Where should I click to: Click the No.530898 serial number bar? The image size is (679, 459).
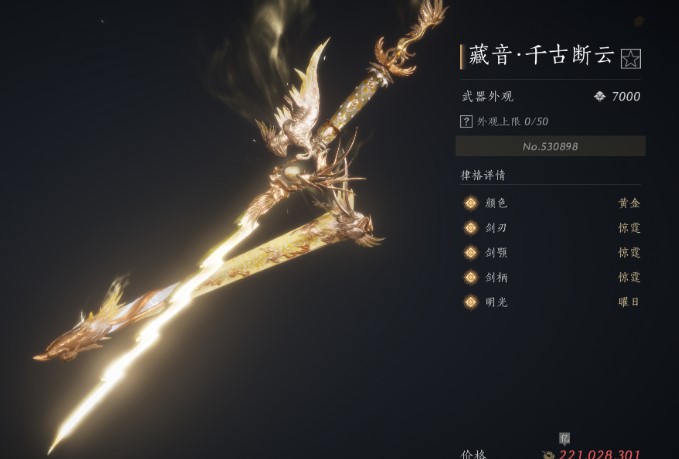[x=550, y=146]
